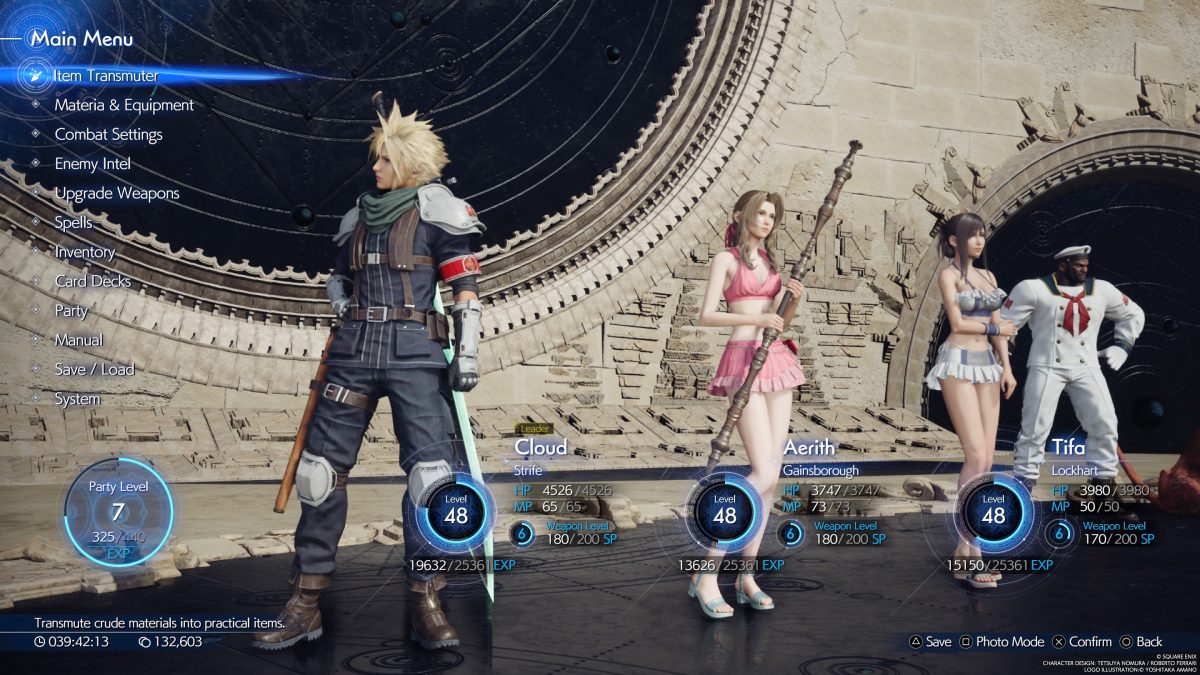Image resolution: width=1200 pixels, height=675 pixels.
Task: Select Aerith Gainsborough's status panel
Action: pos(790,500)
